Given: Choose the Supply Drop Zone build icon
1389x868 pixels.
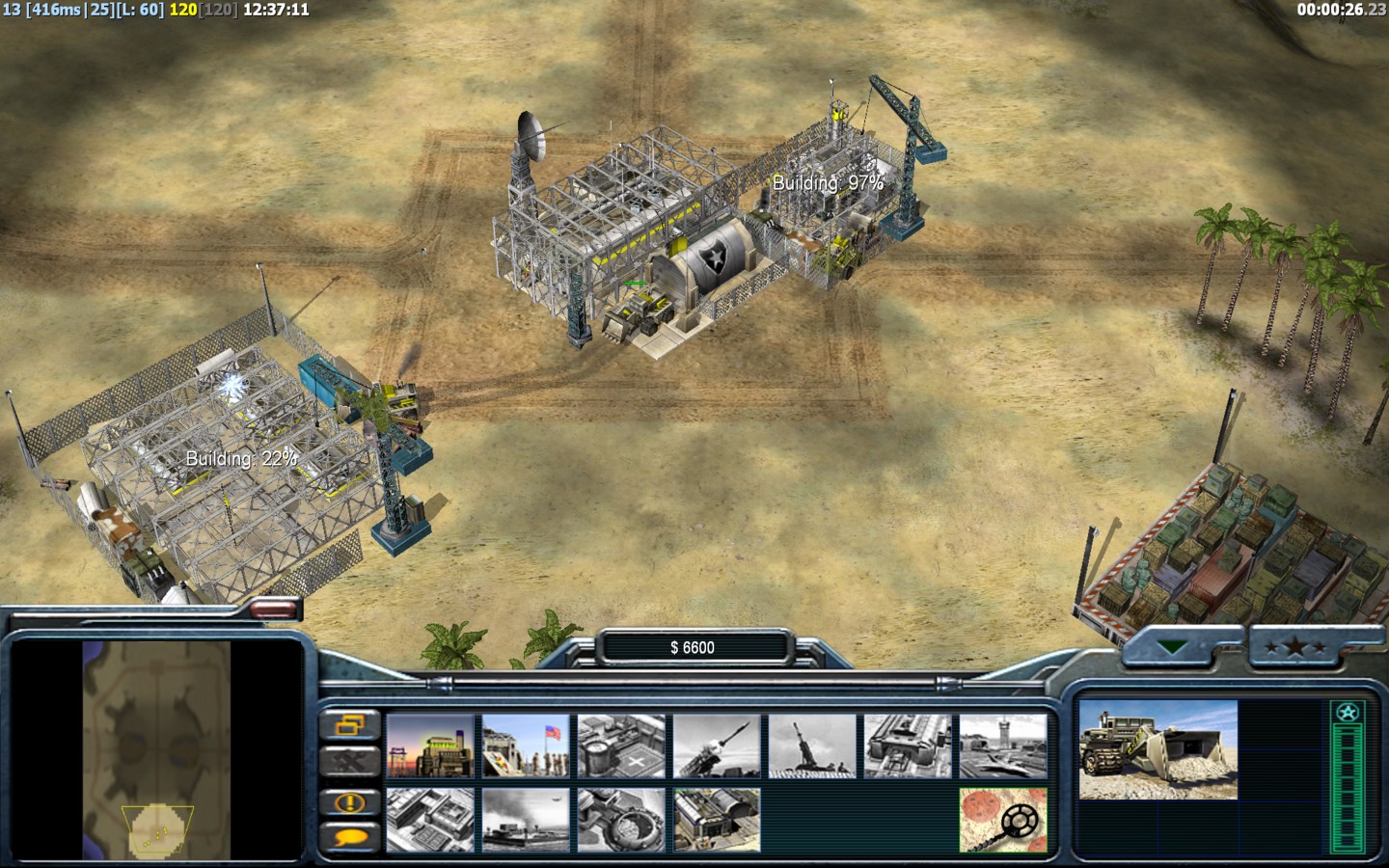Looking at the screenshot, I should (526, 820).
